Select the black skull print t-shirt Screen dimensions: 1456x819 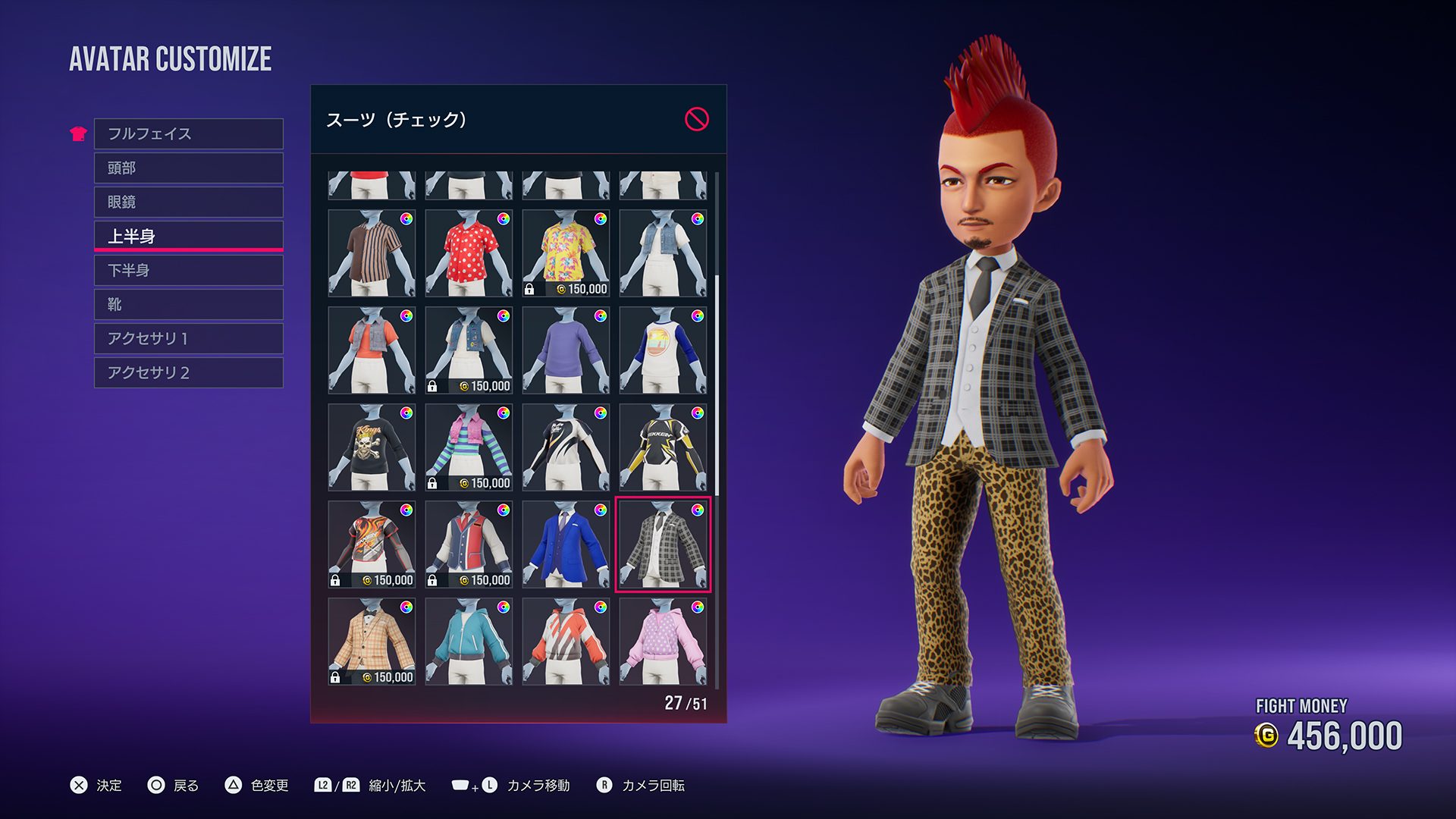371,447
